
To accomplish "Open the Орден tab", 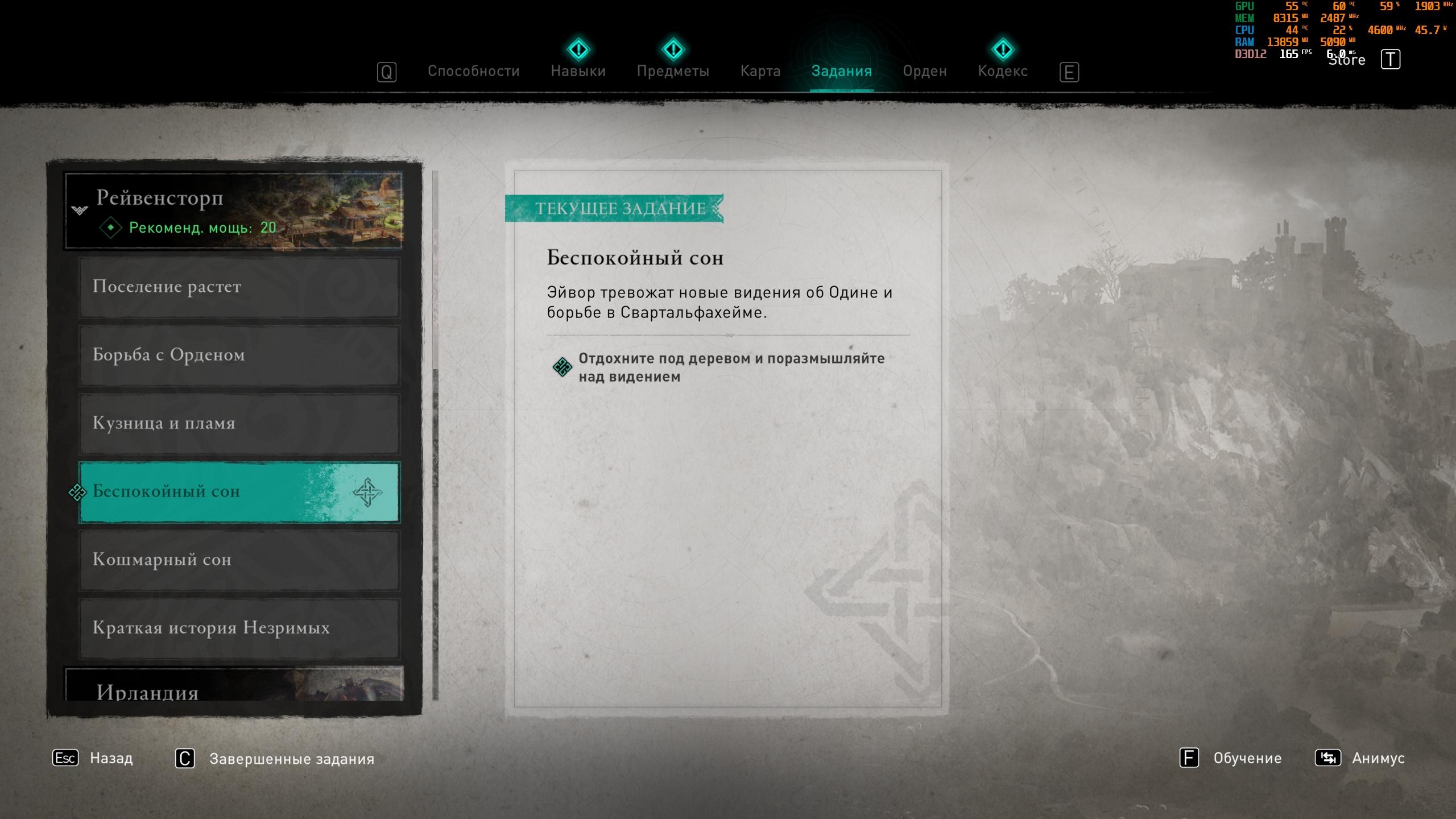I will click(924, 71).
